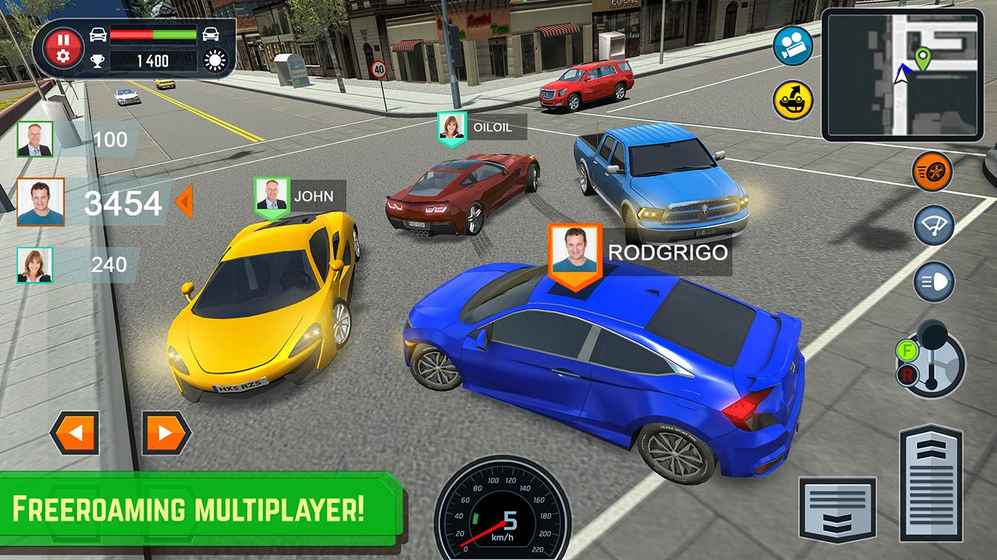Viewport: 997px width, 560px height.
Task: Open the minimap
Action: pos(902,75)
